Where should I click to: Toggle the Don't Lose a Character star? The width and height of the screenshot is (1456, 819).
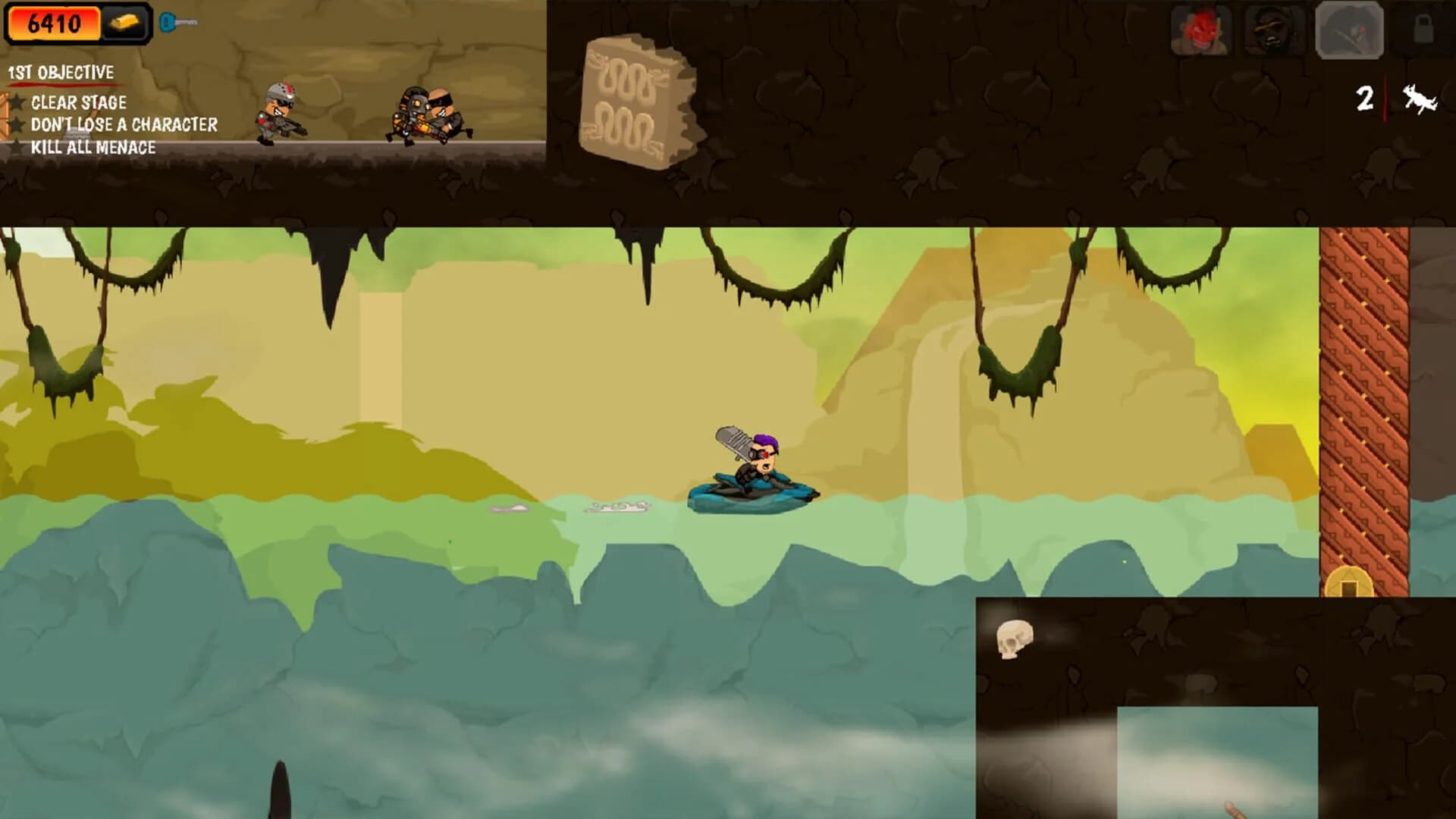pos(17,124)
